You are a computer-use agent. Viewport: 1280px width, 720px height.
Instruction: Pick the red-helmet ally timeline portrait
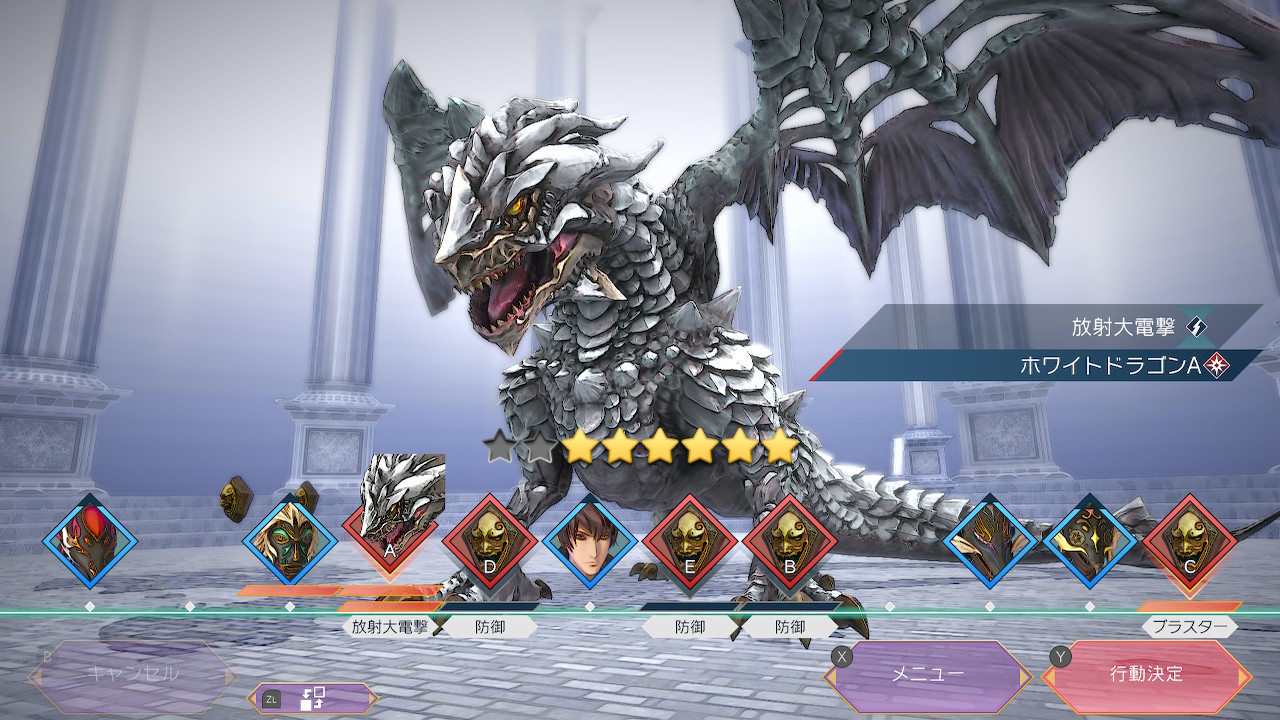coord(89,542)
